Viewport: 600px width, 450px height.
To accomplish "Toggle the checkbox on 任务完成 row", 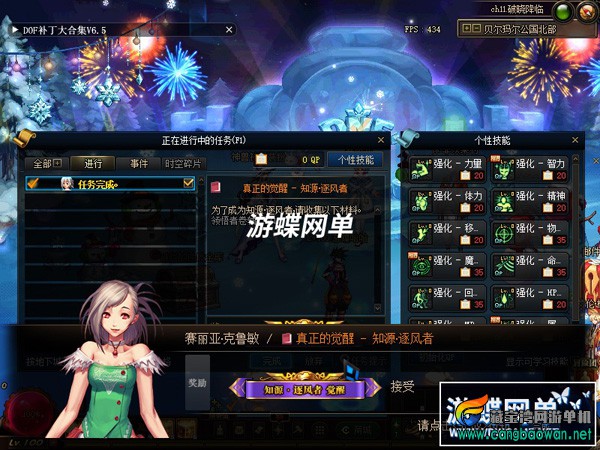I will [x=188, y=184].
